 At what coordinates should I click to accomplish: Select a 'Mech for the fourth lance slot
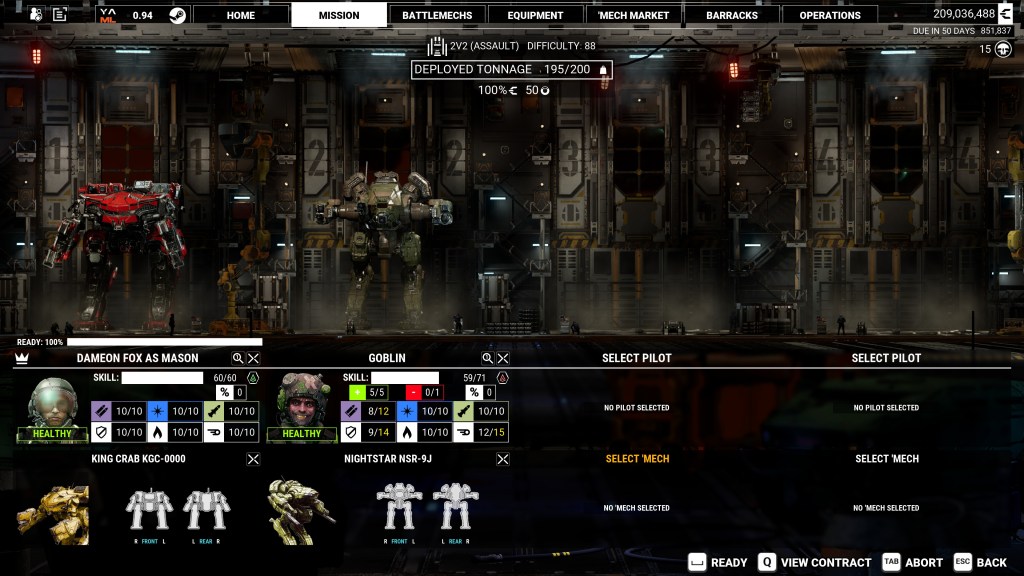point(886,459)
